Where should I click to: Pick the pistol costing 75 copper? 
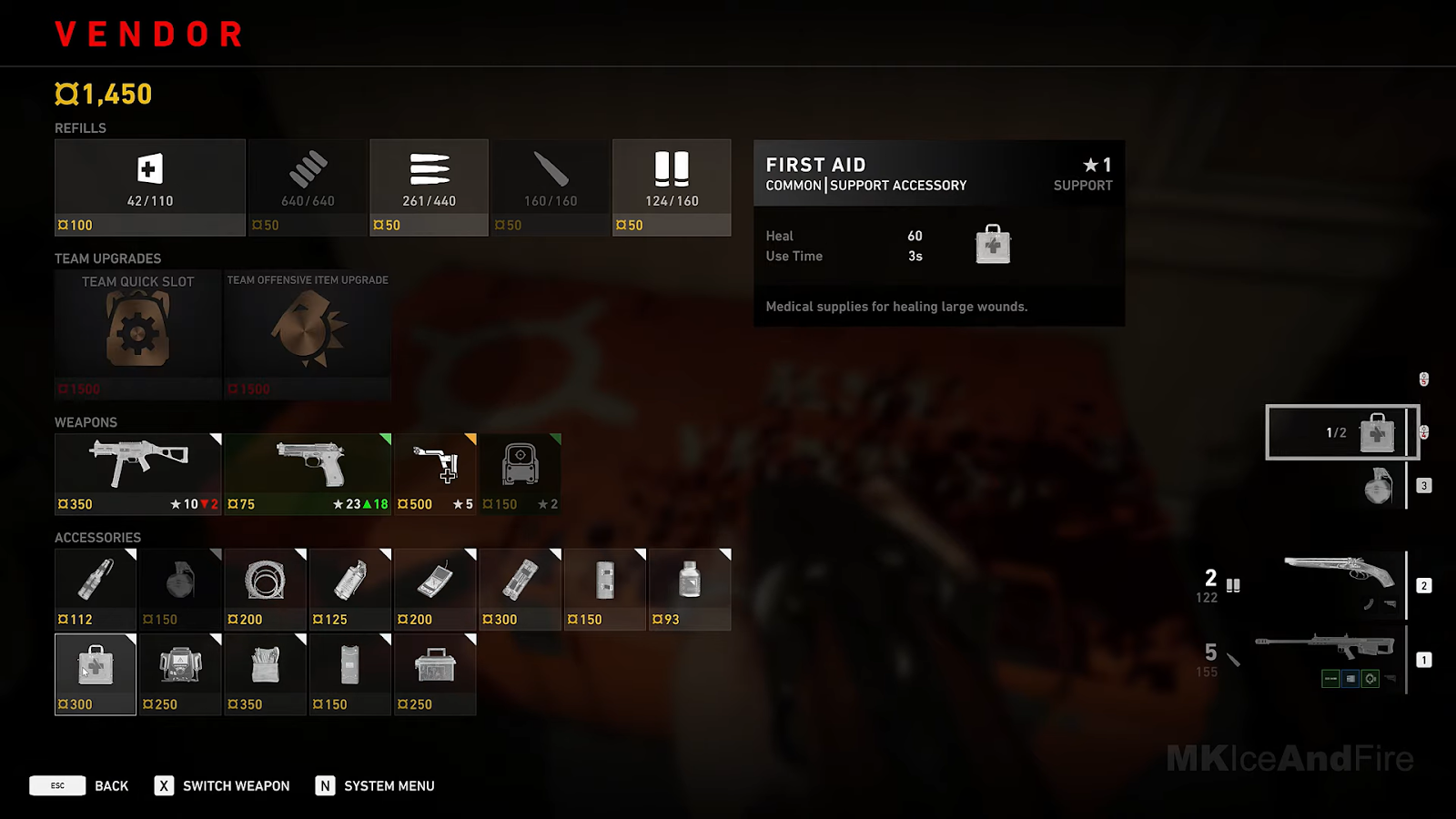point(308,474)
